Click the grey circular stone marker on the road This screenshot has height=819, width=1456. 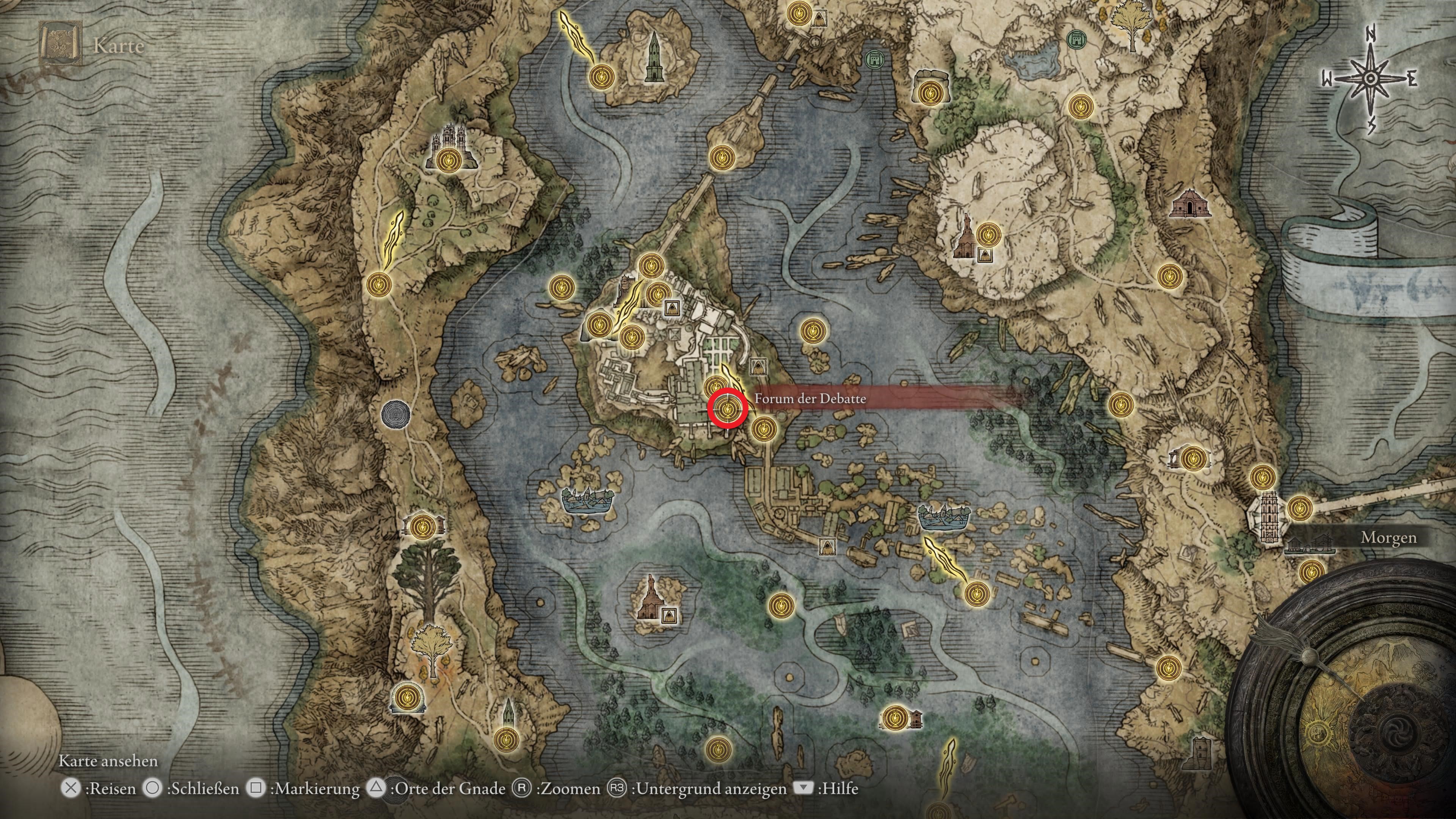[393, 413]
